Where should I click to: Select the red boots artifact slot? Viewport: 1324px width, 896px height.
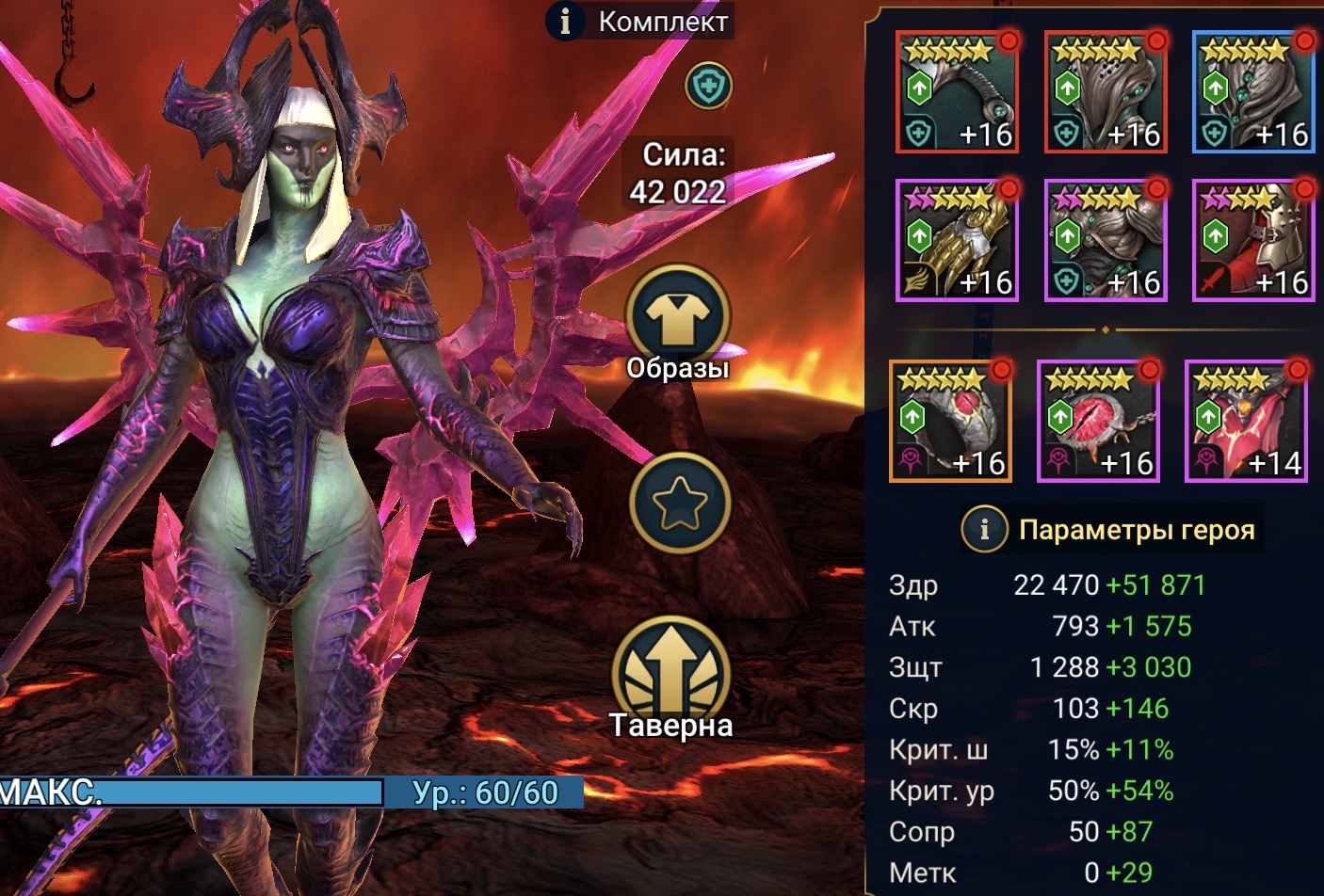(1253, 241)
